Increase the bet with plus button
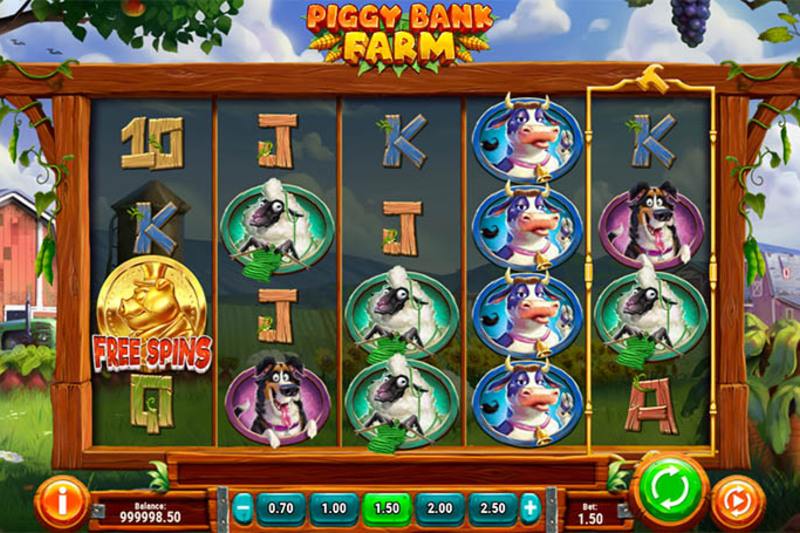The image size is (800, 533). tap(529, 509)
